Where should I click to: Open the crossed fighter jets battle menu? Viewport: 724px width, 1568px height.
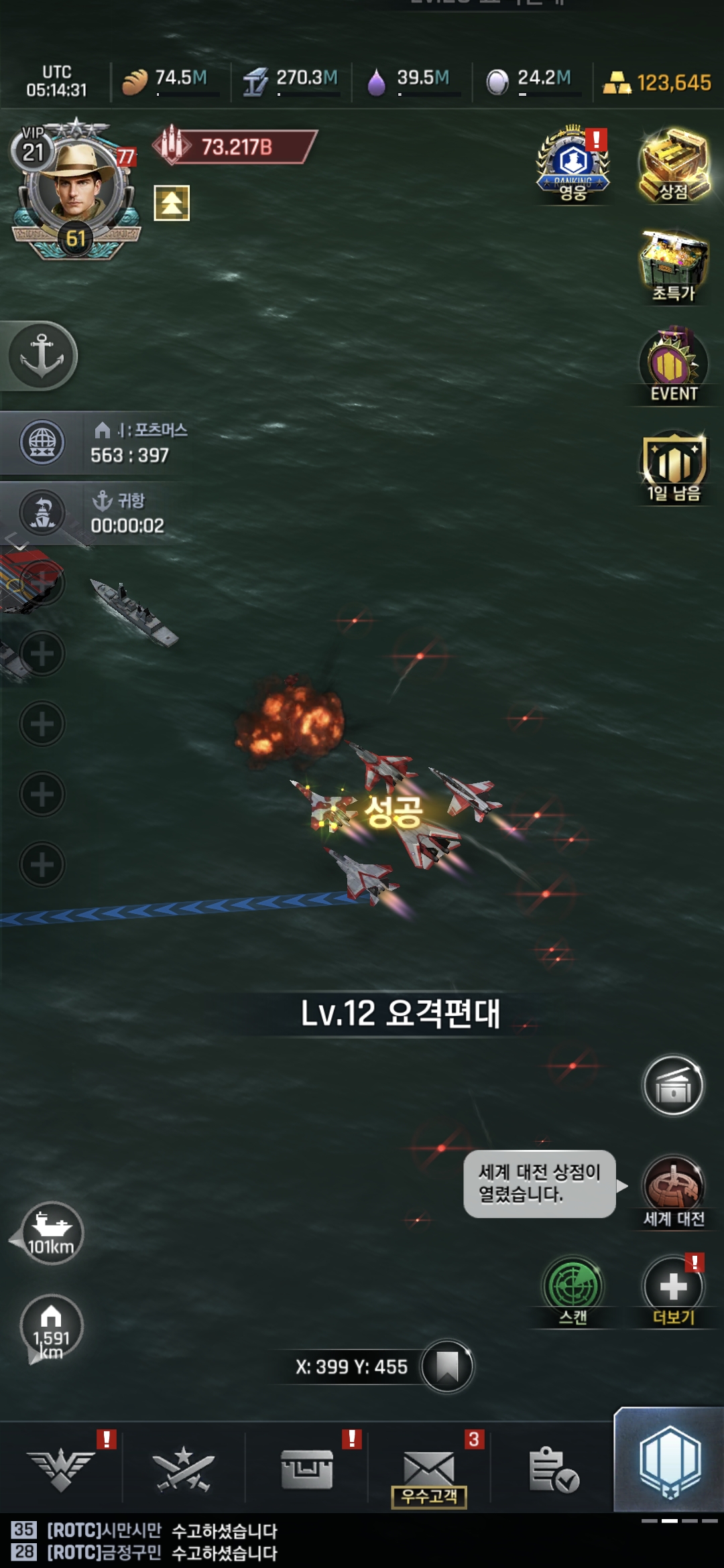coord(183,1470)
